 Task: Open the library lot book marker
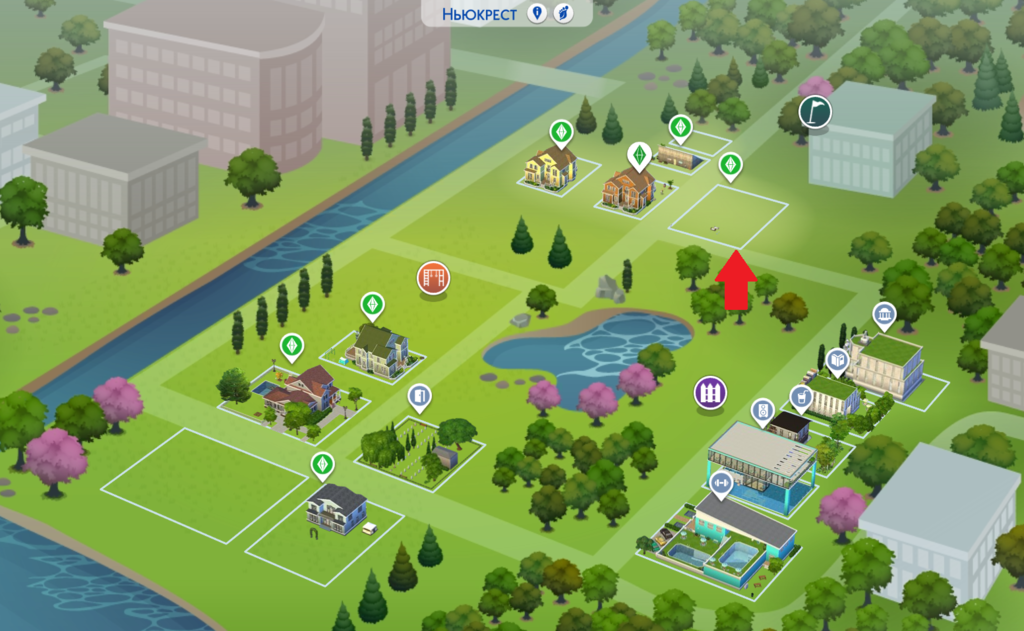point(838,359)
